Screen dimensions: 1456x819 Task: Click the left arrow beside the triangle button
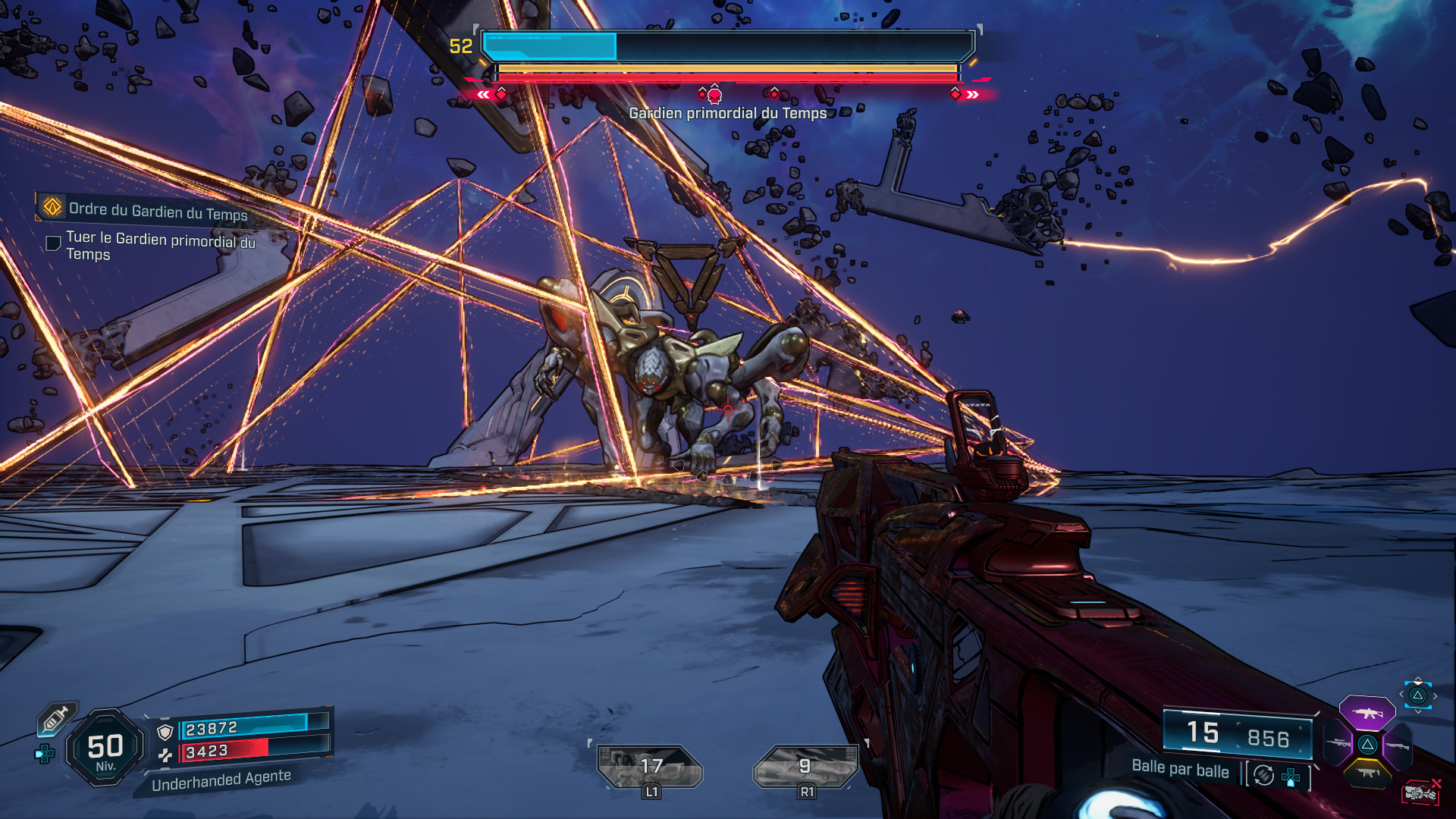coord(1401,694)
